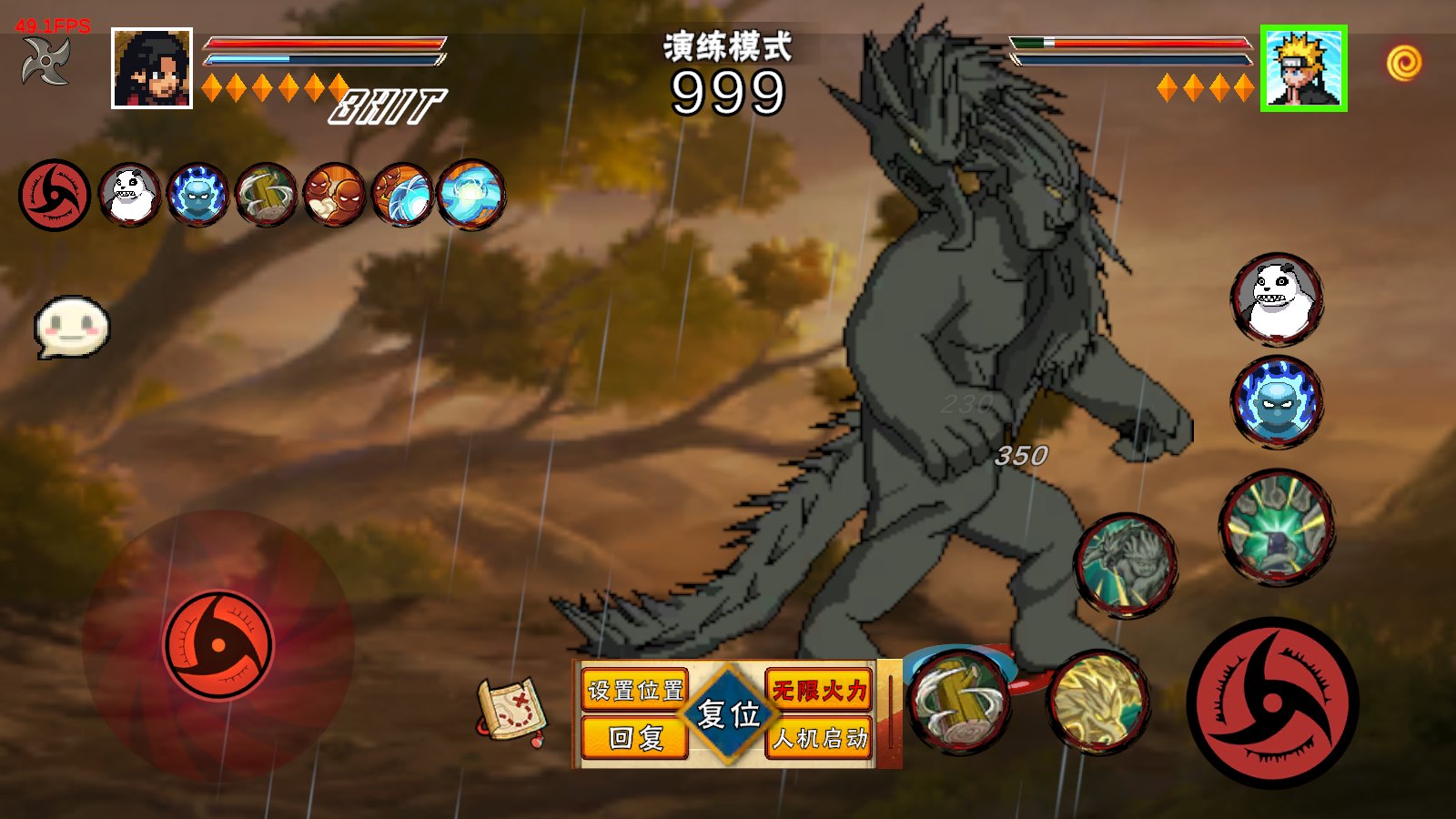Enable 无限火力 unlimited firepower
The image size is (1456, 819).
818,691
